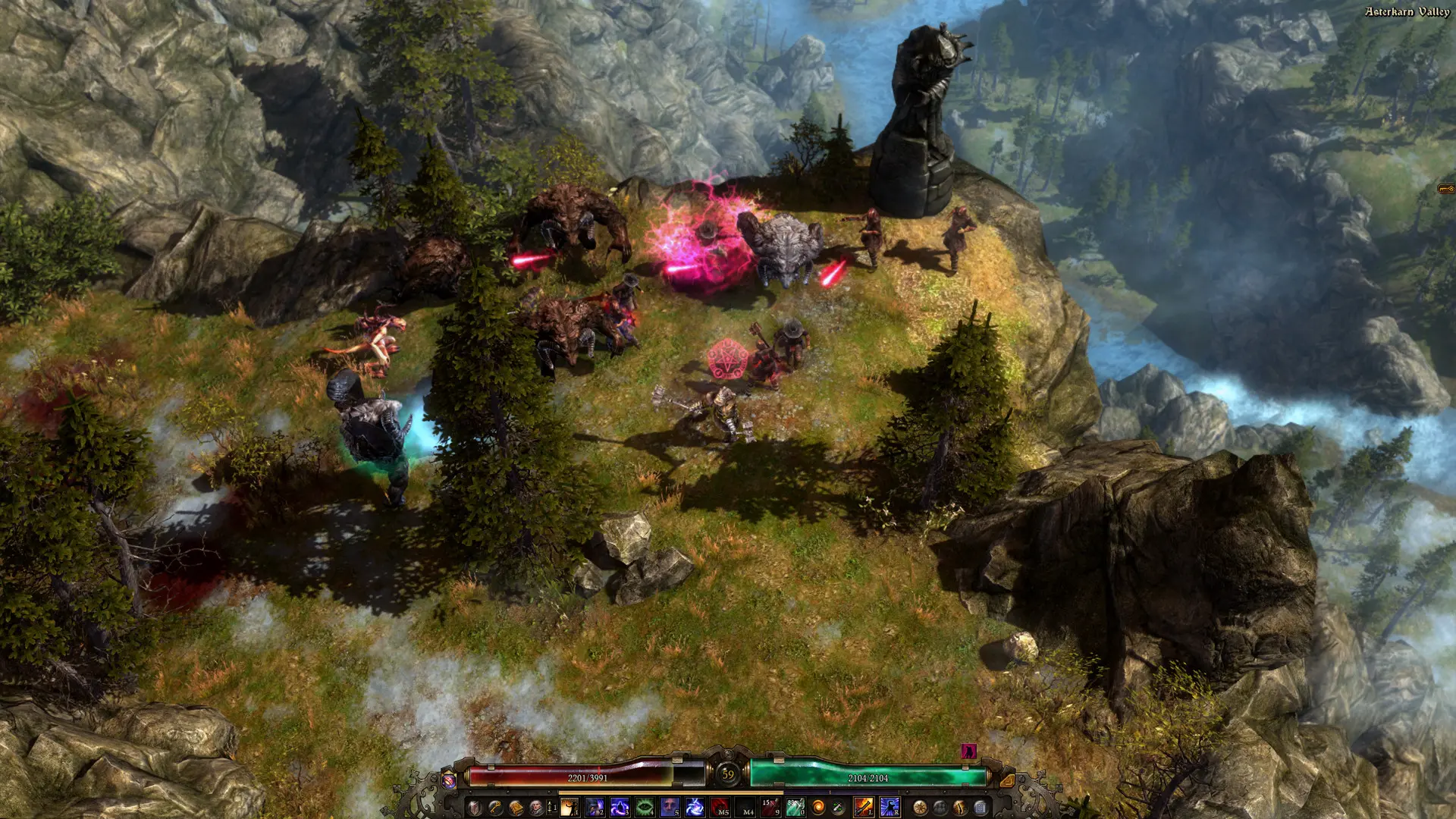Open the skills spellbook icon
1456x819 pixels.
pyautogui.click(x=516, y=808)
